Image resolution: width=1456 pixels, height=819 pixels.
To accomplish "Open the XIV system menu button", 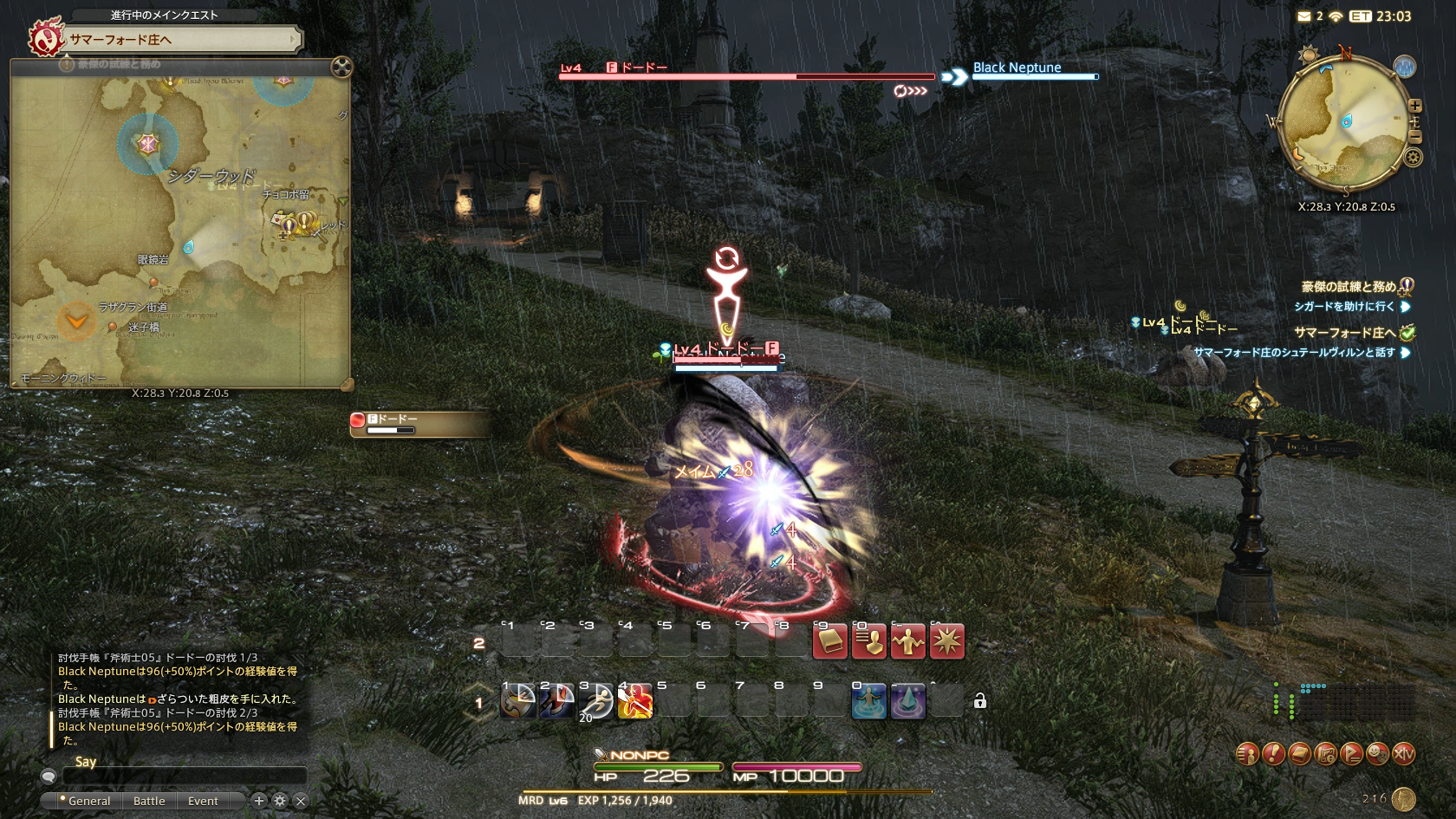I will click(x=1403, y=754).
